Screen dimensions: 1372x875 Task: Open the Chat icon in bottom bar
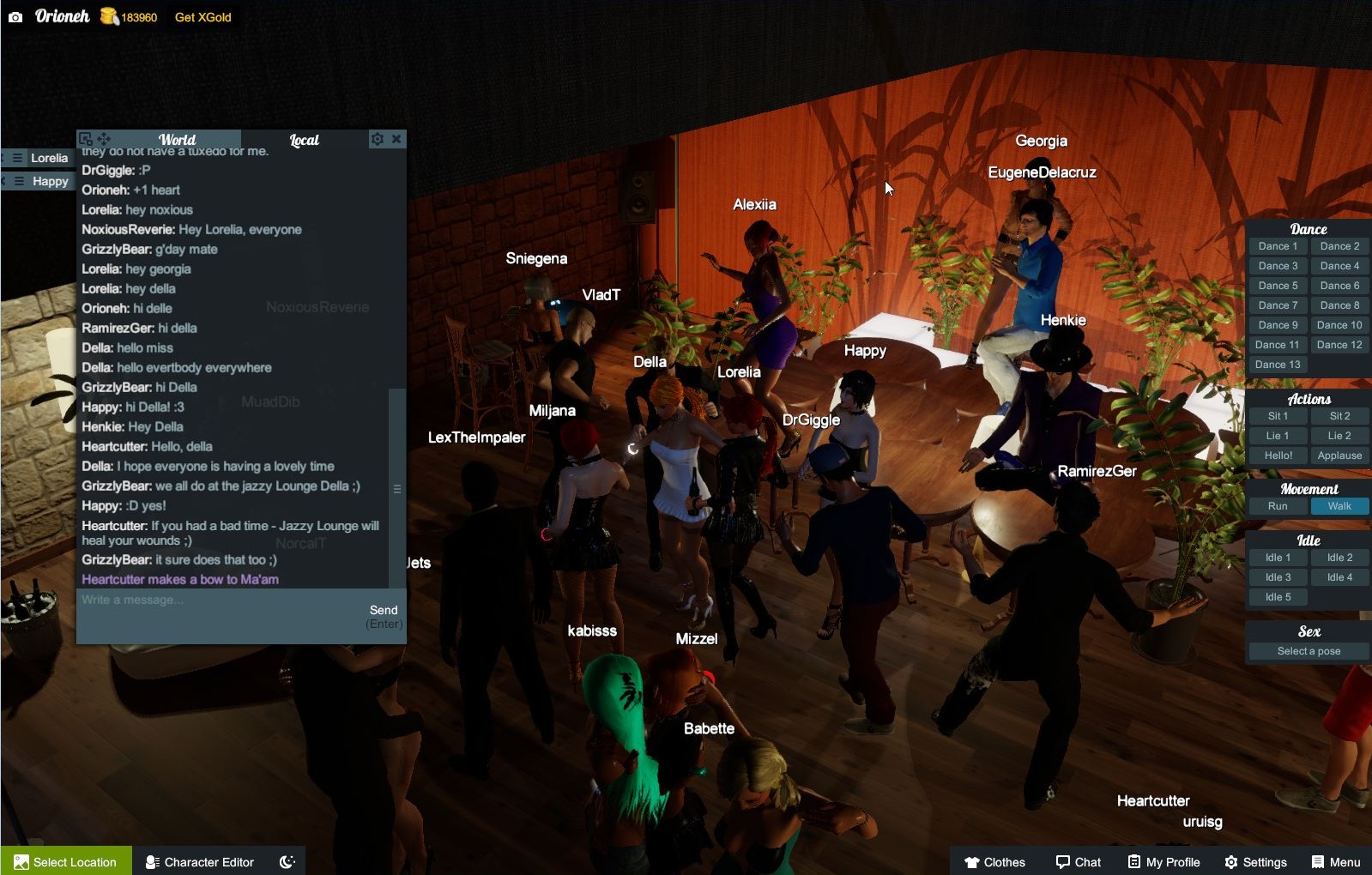(x=1078, y=861)
